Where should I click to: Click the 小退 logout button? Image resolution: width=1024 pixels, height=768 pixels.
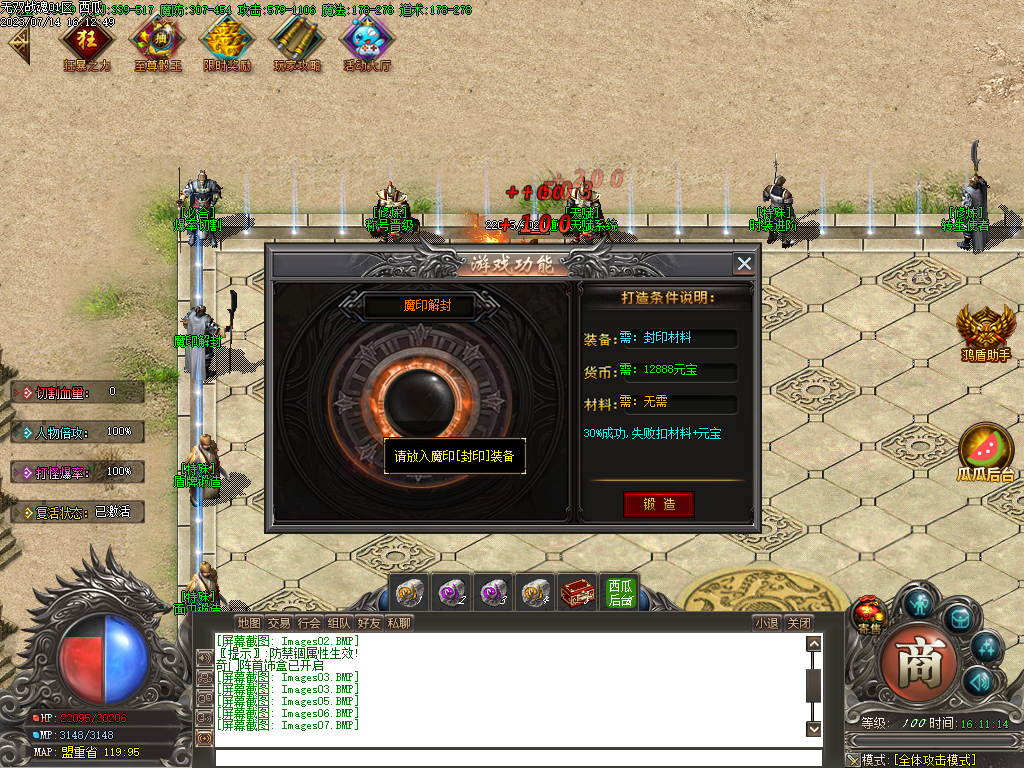767,623
